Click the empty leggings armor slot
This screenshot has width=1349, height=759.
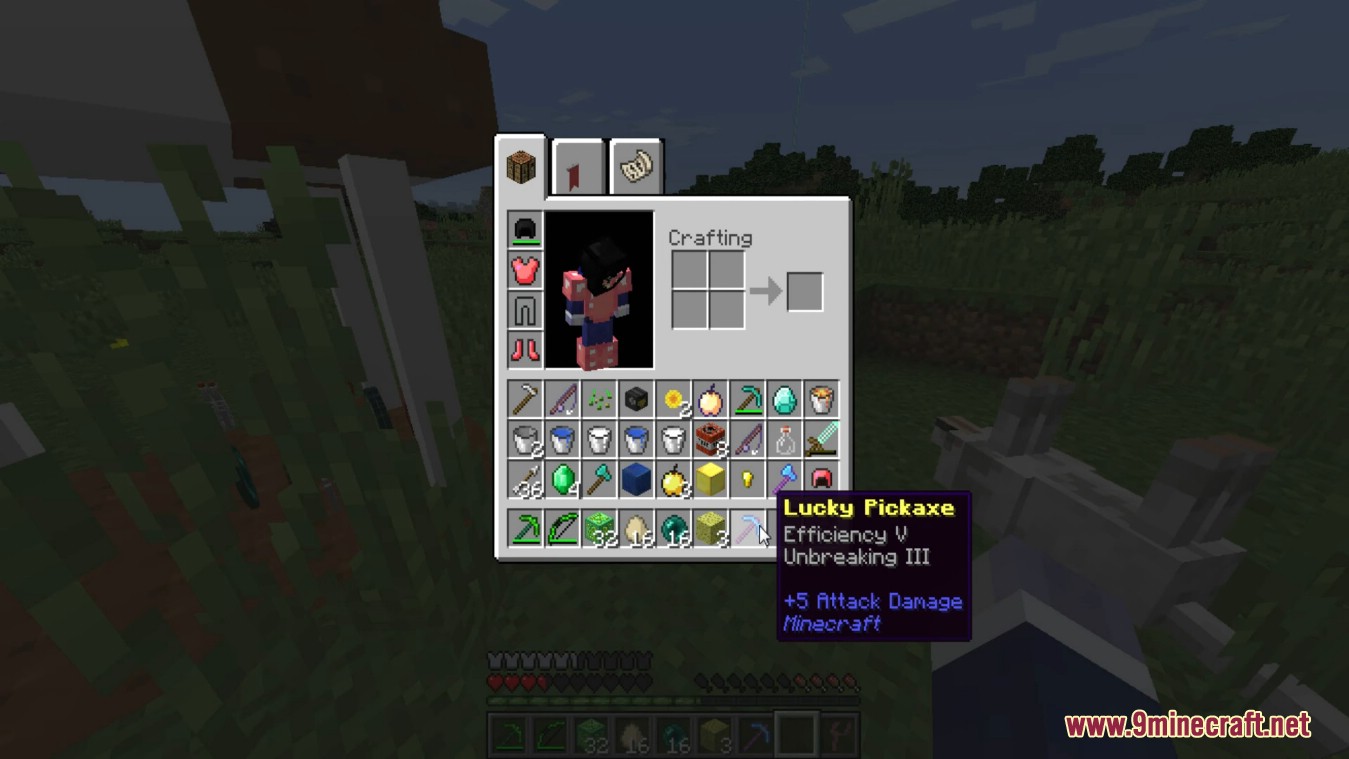click(525, 309)
